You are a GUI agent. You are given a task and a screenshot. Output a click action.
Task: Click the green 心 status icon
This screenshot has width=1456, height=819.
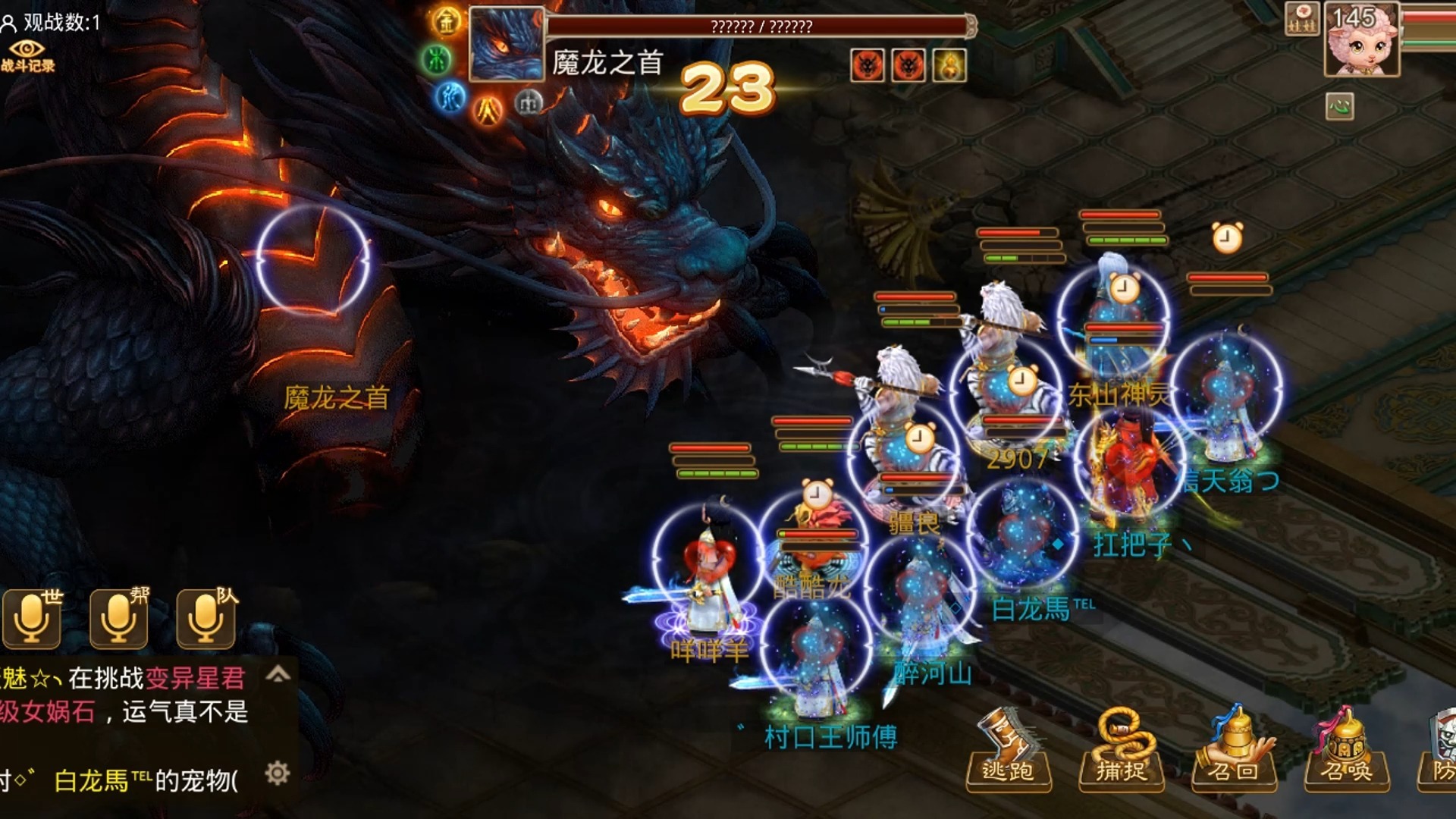coord(1339,106)
